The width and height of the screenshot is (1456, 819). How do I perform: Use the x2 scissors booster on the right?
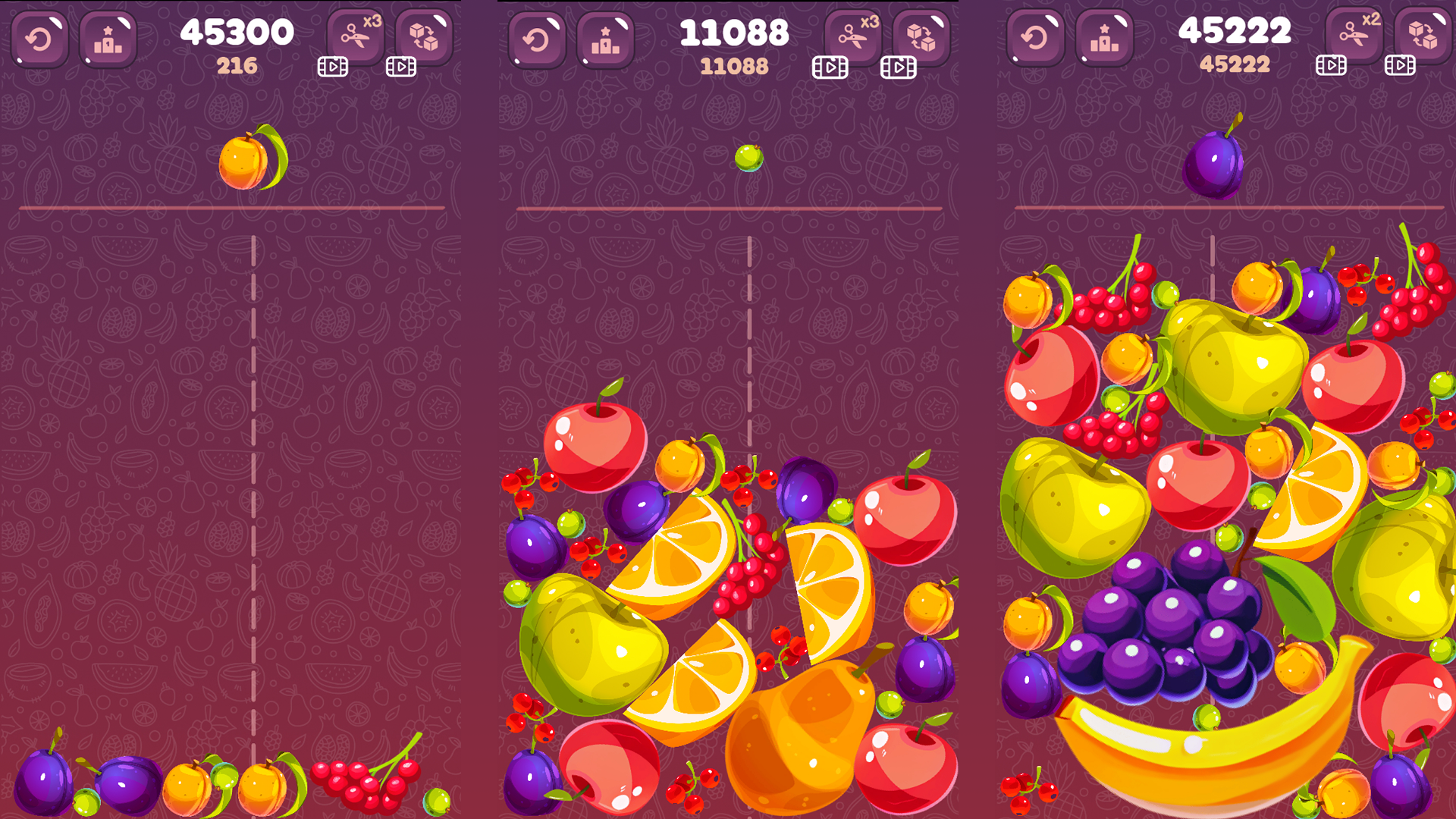(1353, 34)
